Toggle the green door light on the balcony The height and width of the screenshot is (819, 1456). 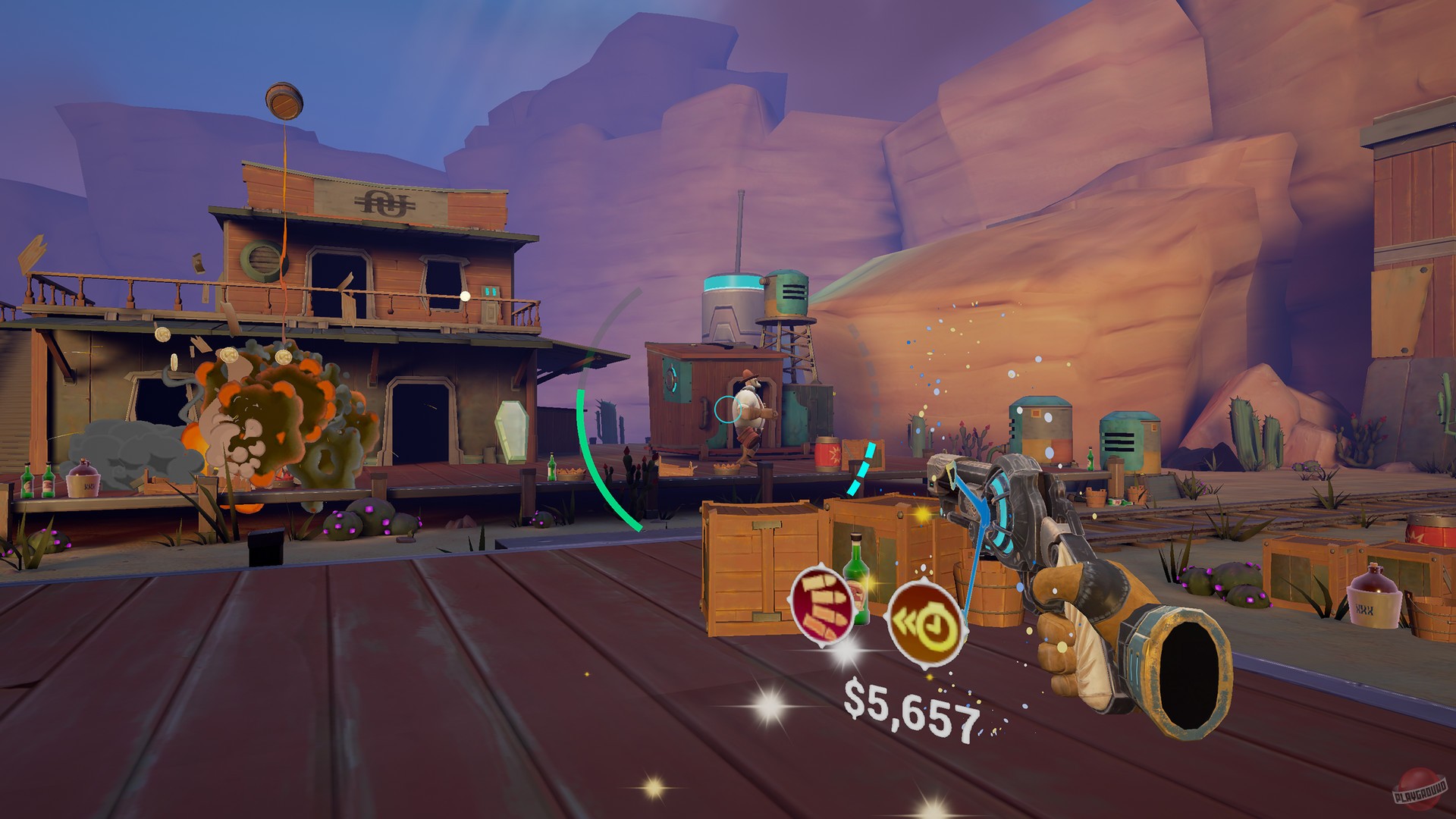click(x=489, y=292)
